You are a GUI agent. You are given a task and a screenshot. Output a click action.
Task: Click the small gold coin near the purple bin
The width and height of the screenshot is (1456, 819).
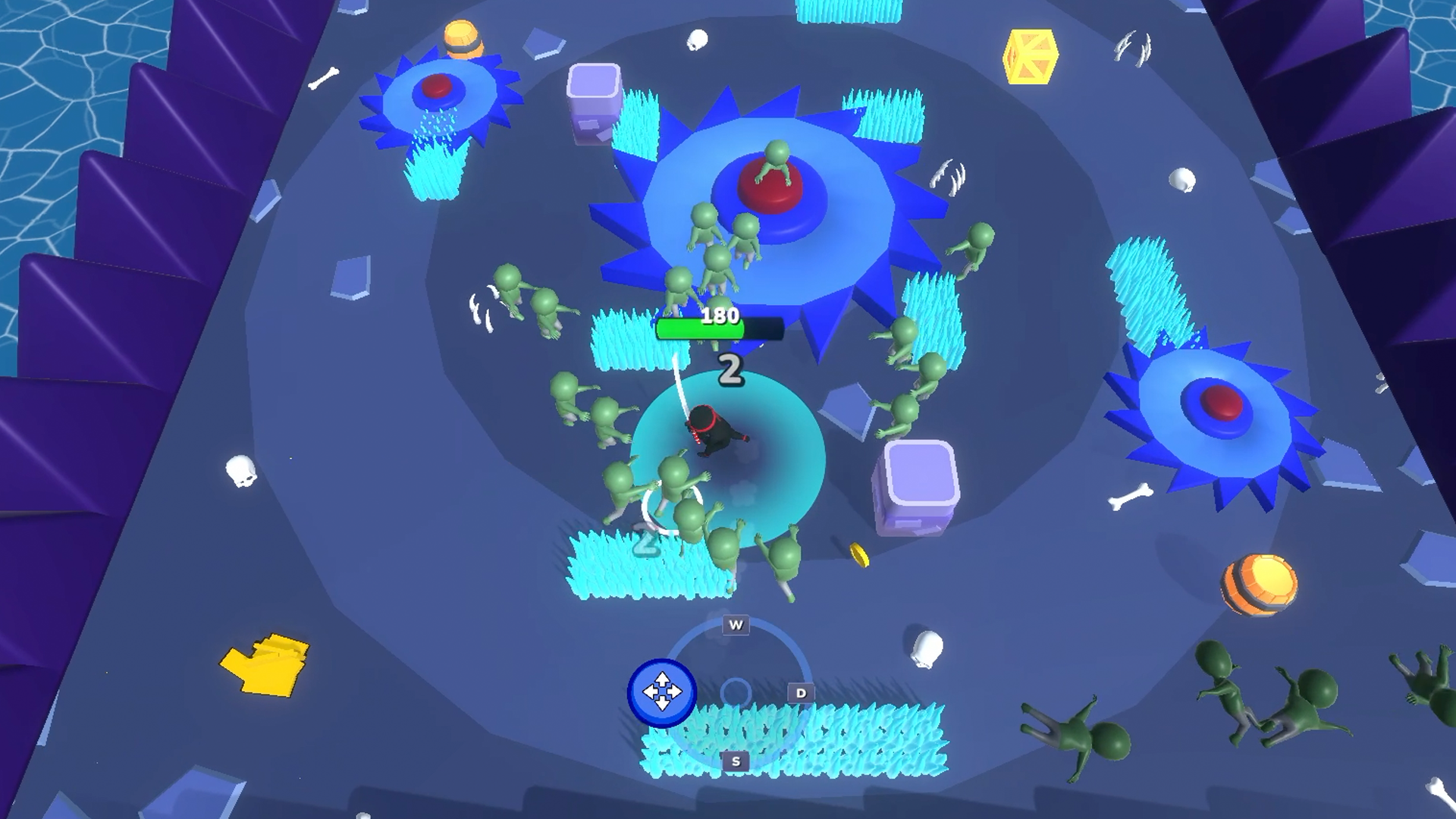[x=861, y=553]
